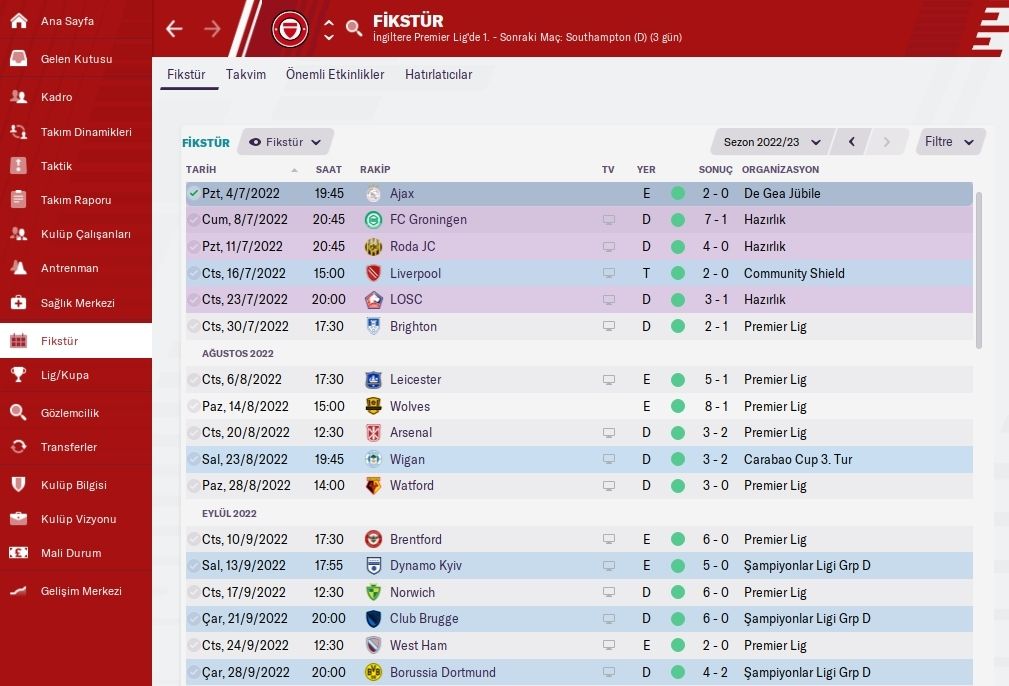Click the club badge in the header
The height and width of the screenshot is (686, 1009).
291,29
